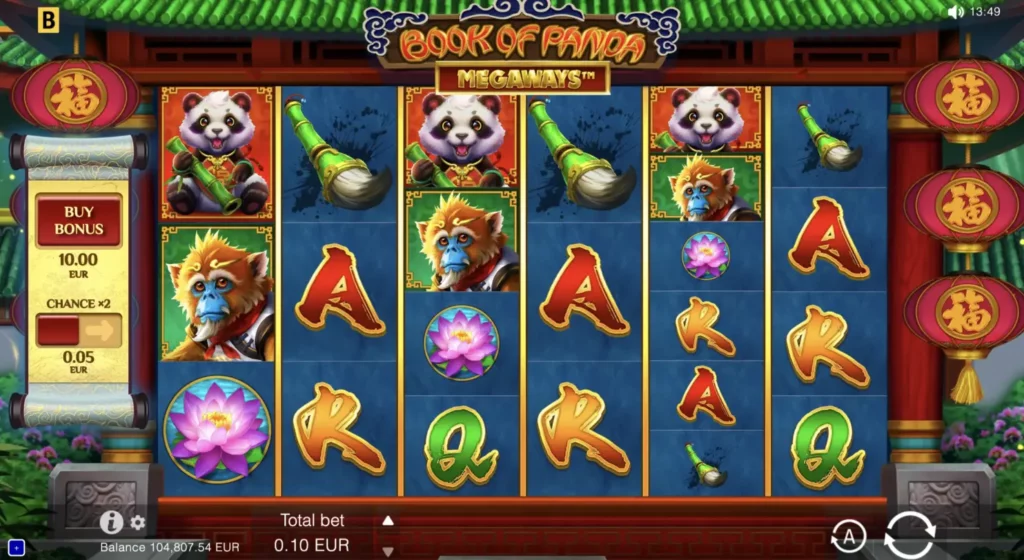This screenshot has height=560, width=1024.
Task: Enable autoplay with the A button
Action: (x=849, y=538)
